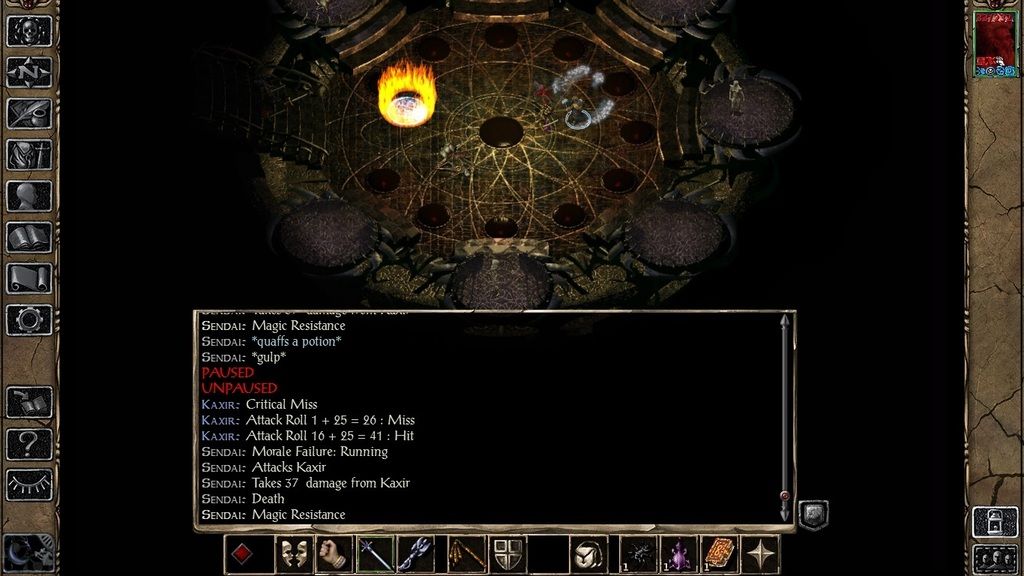Use the purple potion quick item
This screenshot has height=576, width=1024.
coord(680,554)
